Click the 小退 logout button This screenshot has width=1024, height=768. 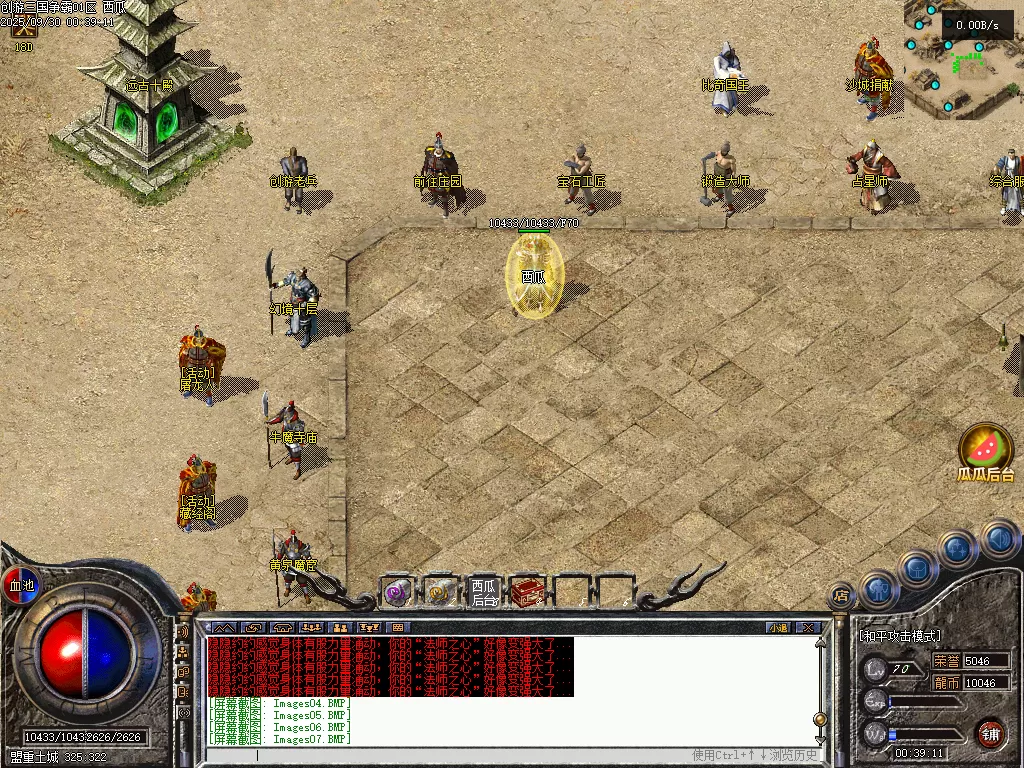778,628
